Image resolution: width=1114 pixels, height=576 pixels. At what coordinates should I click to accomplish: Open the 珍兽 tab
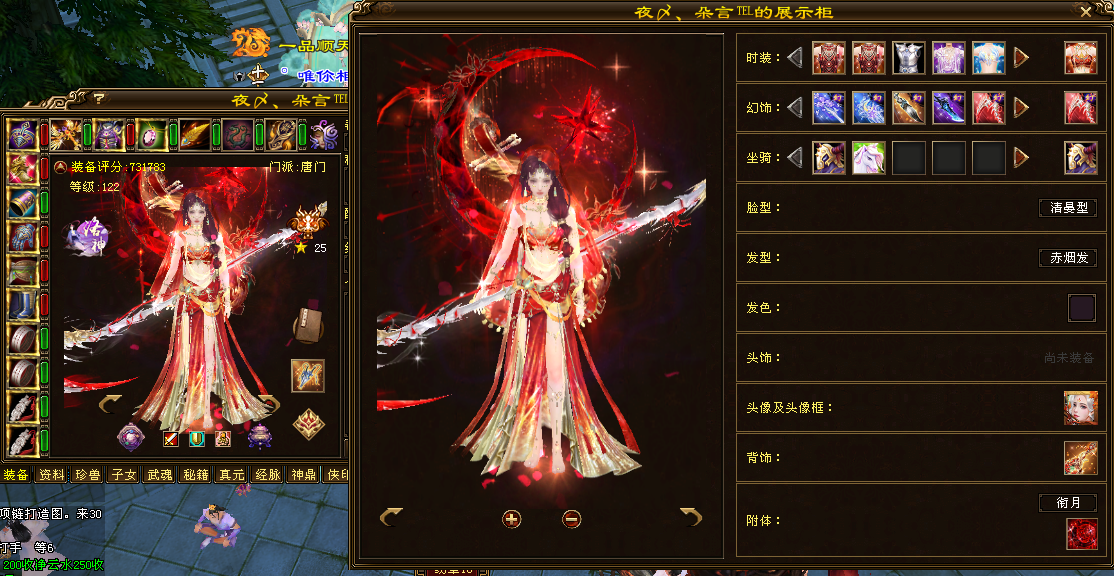click(x=87, y=475)
